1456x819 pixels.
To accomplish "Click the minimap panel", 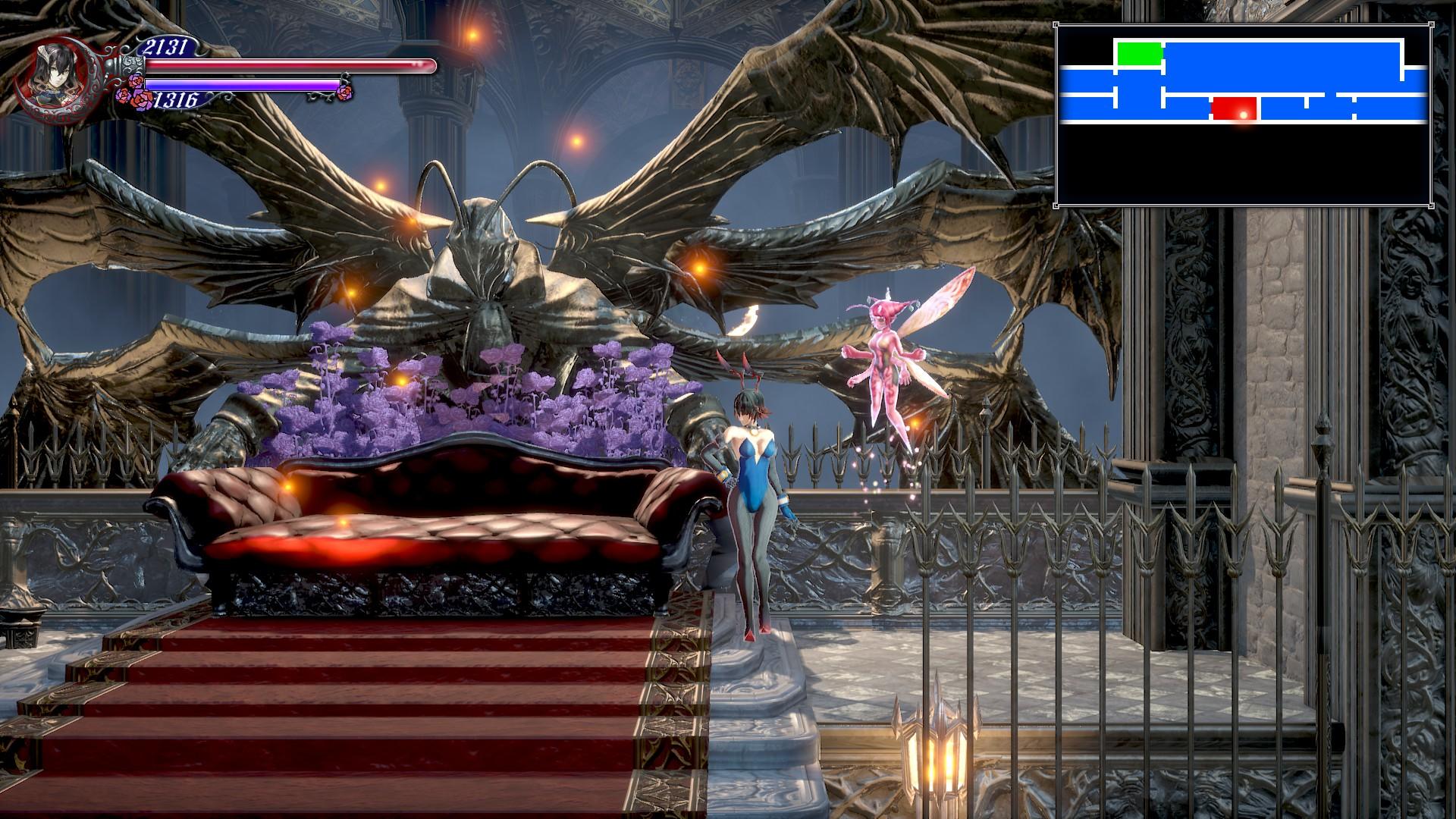I will coord(1242,115).
